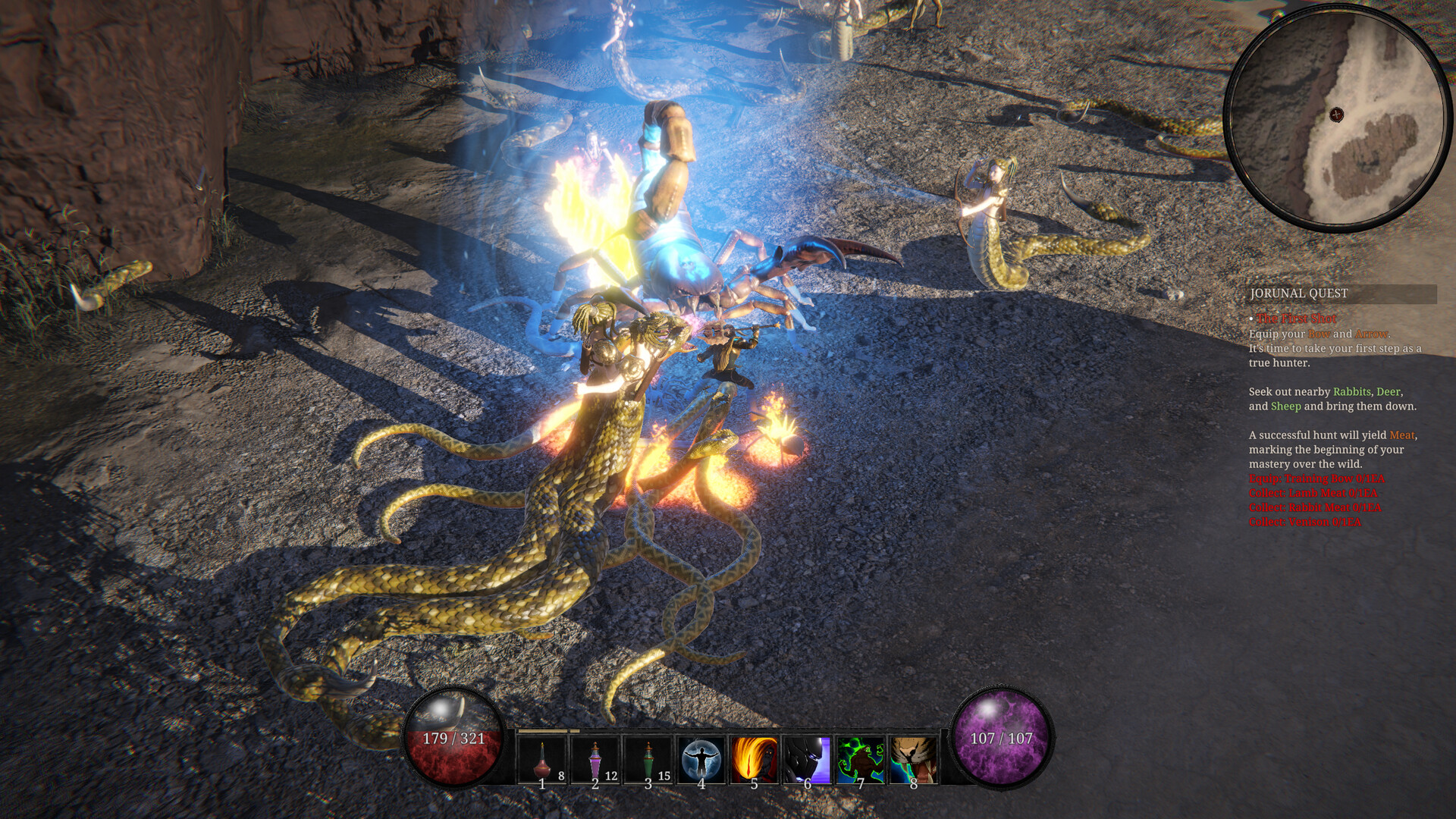Screen dimensions: 1456x819
Task: Cast the flame skill in hotbar slot 5
Action: point(754,761)
